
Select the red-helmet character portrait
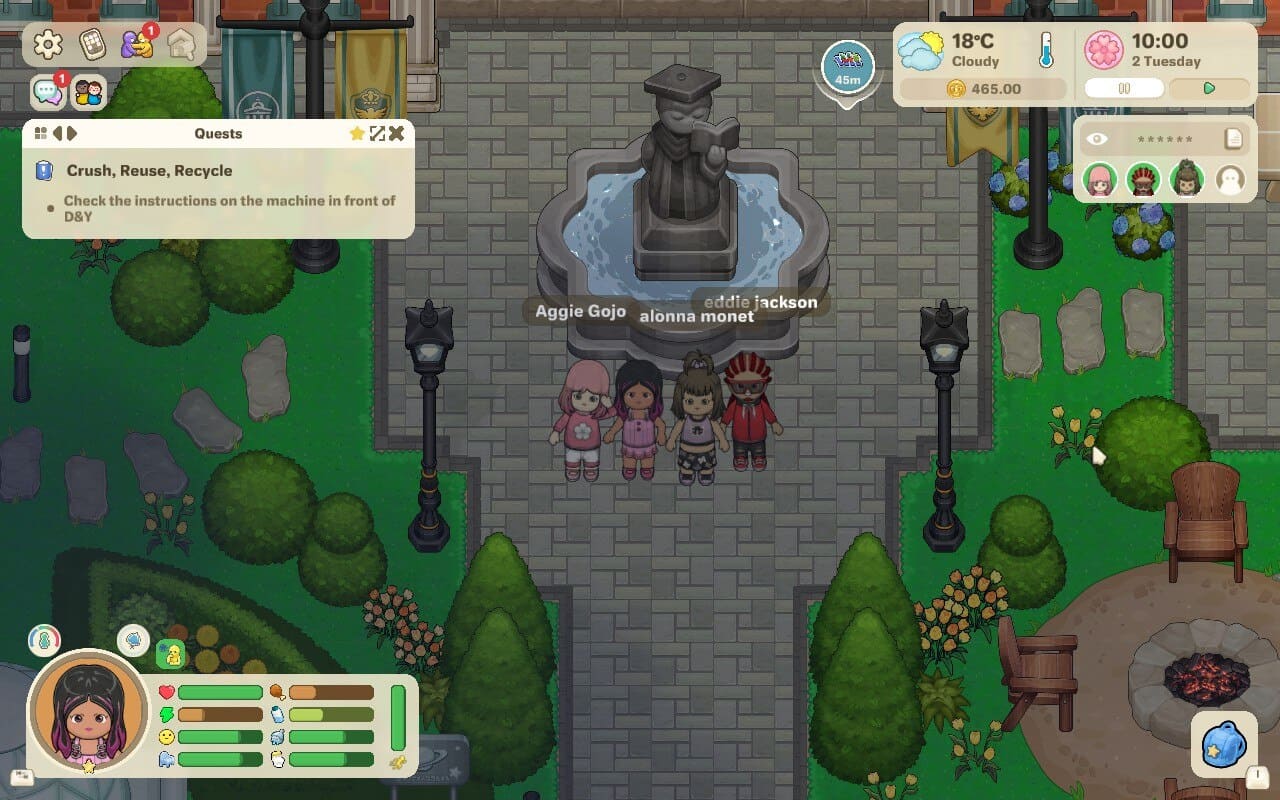coord(1143,180)
